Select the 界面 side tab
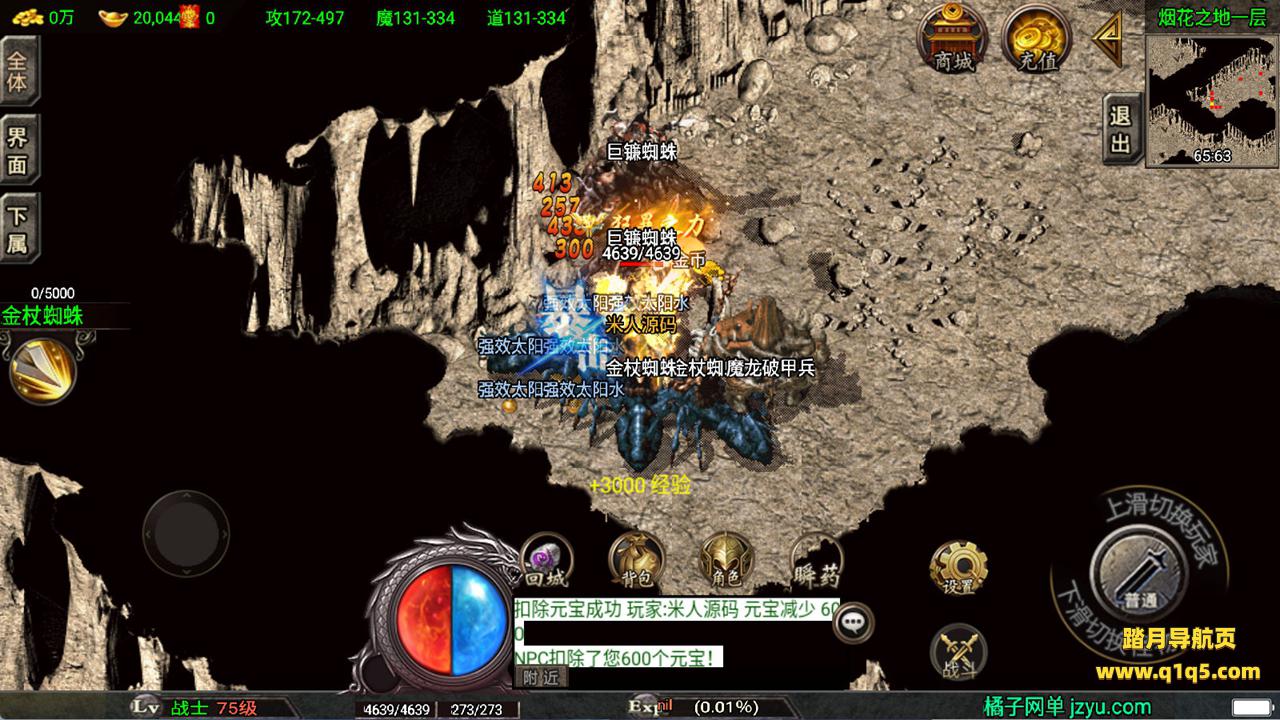1280x720 pixels. point(18,151)
